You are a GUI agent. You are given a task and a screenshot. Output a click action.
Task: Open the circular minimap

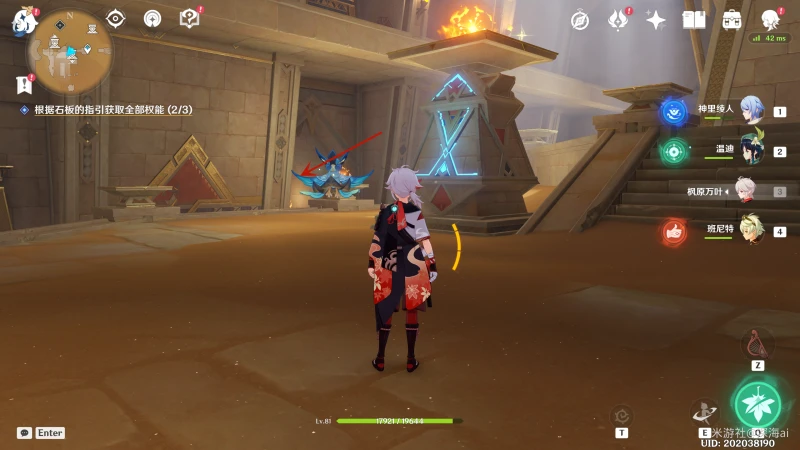tap(69, 52)
